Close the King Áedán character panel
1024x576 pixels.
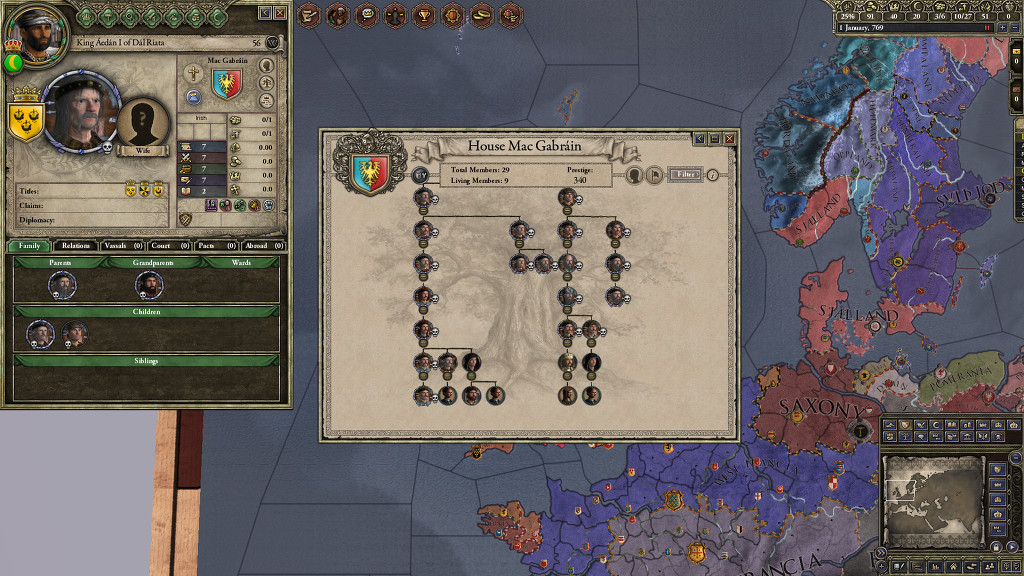click(x=279, y=13)
